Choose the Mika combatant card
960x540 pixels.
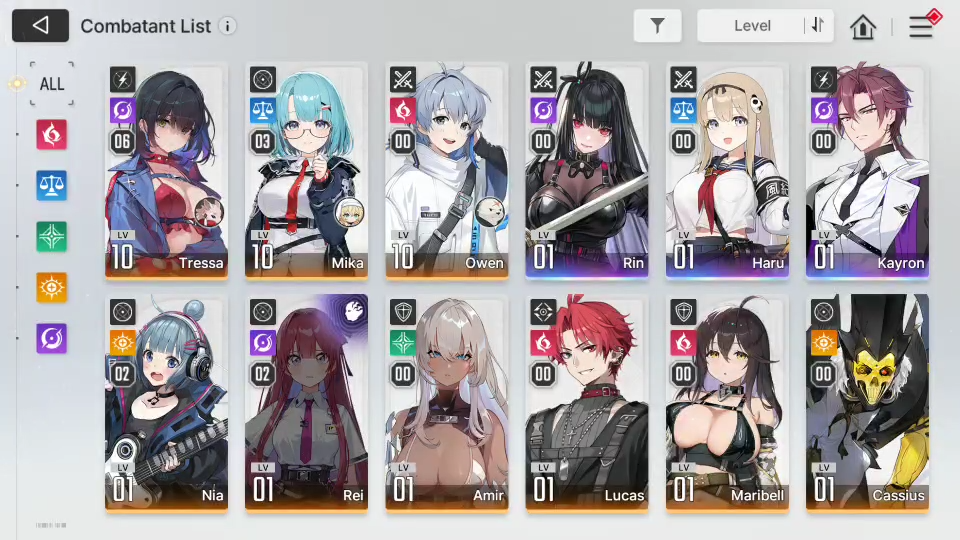[306, 170]
